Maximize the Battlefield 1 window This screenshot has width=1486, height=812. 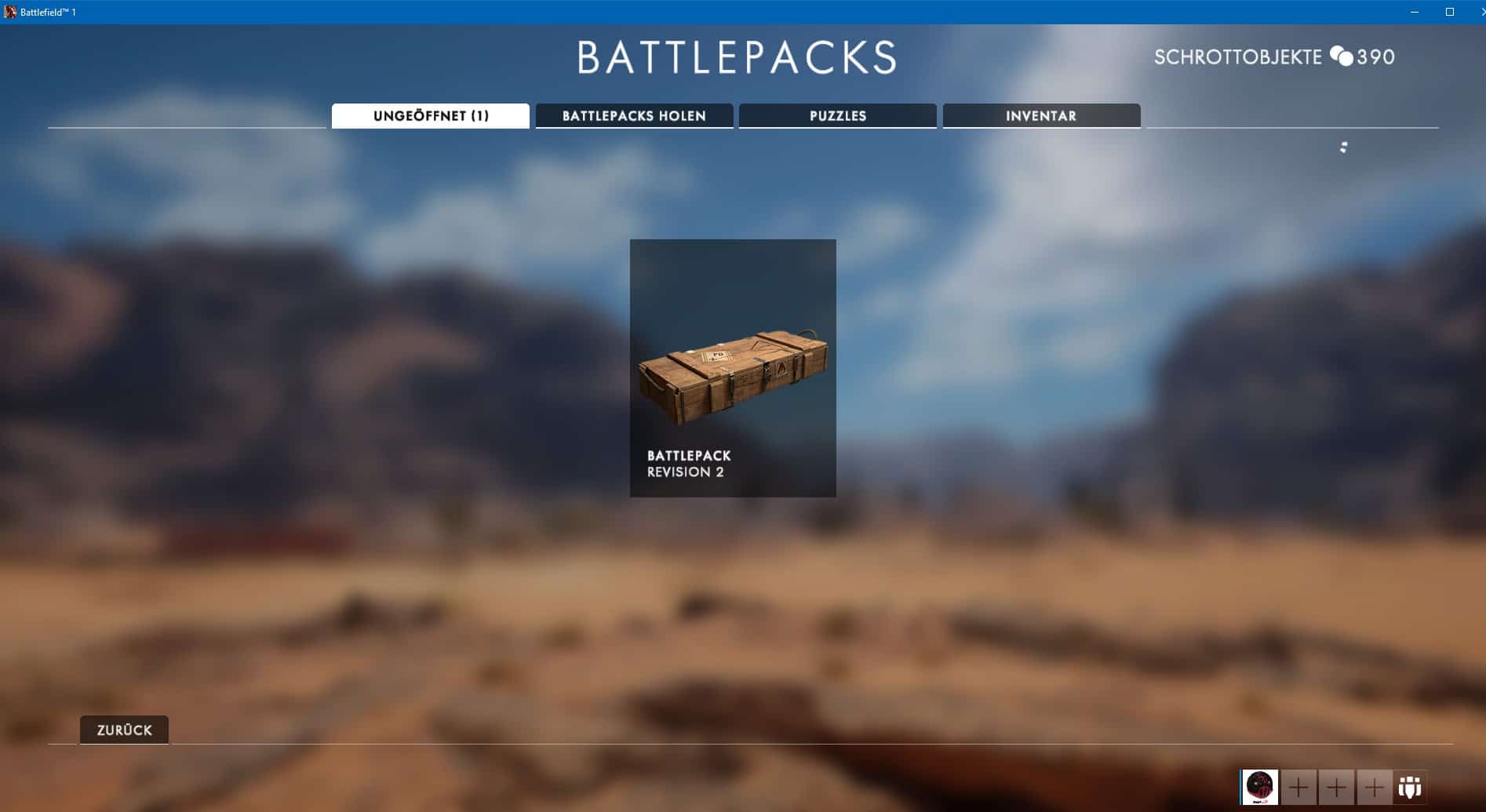click(1450, 12)
